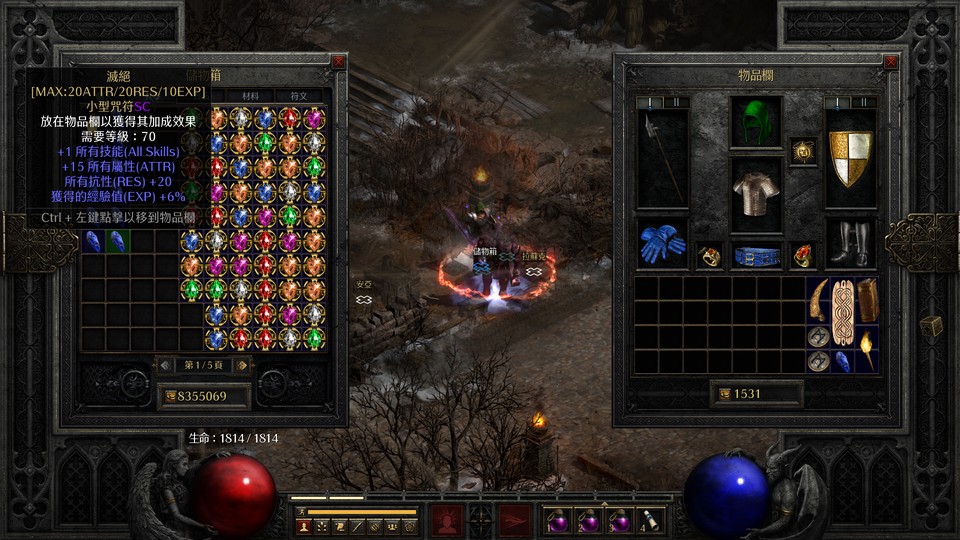Screen dimensions: 960x540
Task: Switch to the 材料 stash tab
Action: pyautogui.click(x=251, y=96)
